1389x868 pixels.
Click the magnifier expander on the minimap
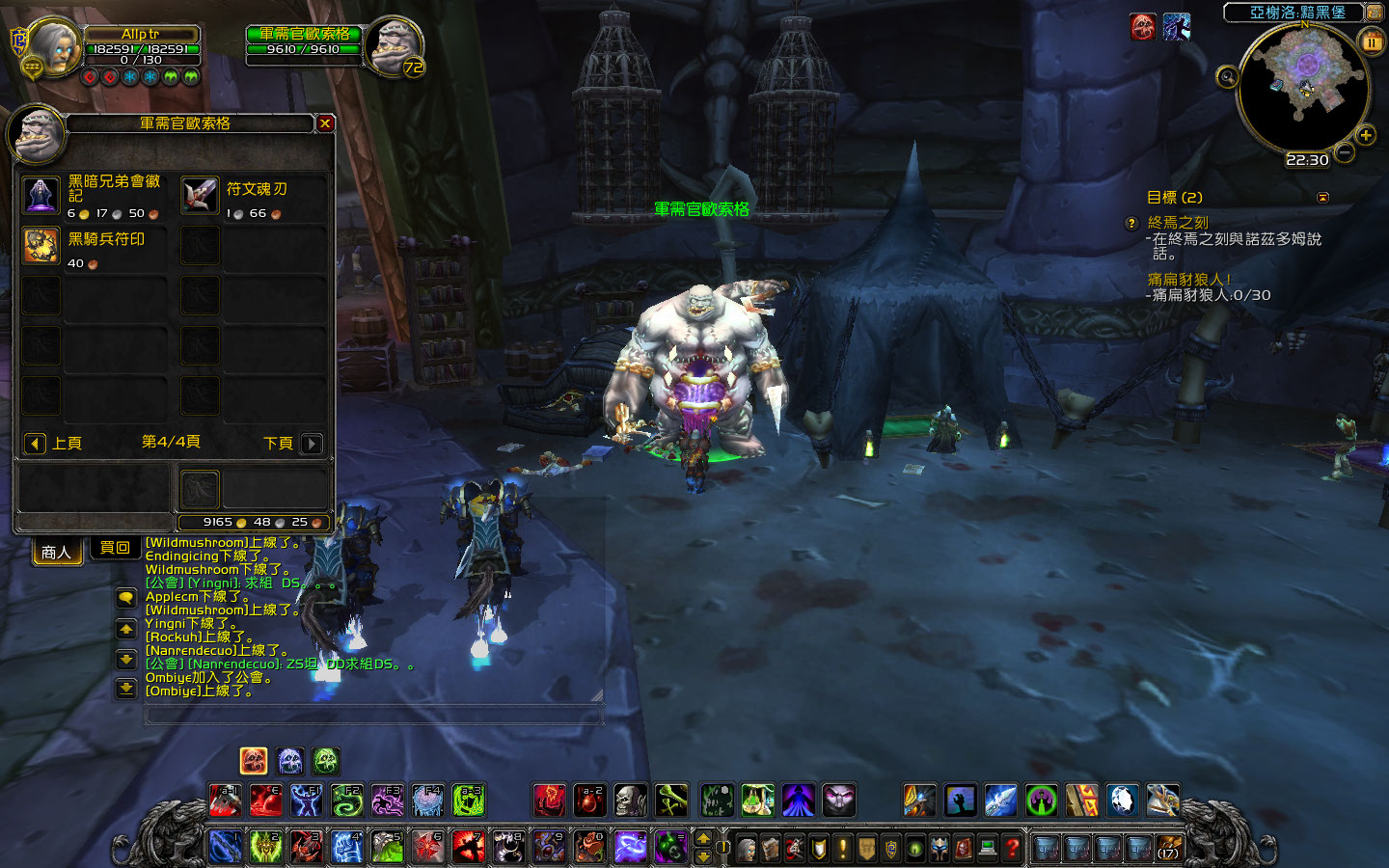pyautogui.click(x=1227, y=75)
